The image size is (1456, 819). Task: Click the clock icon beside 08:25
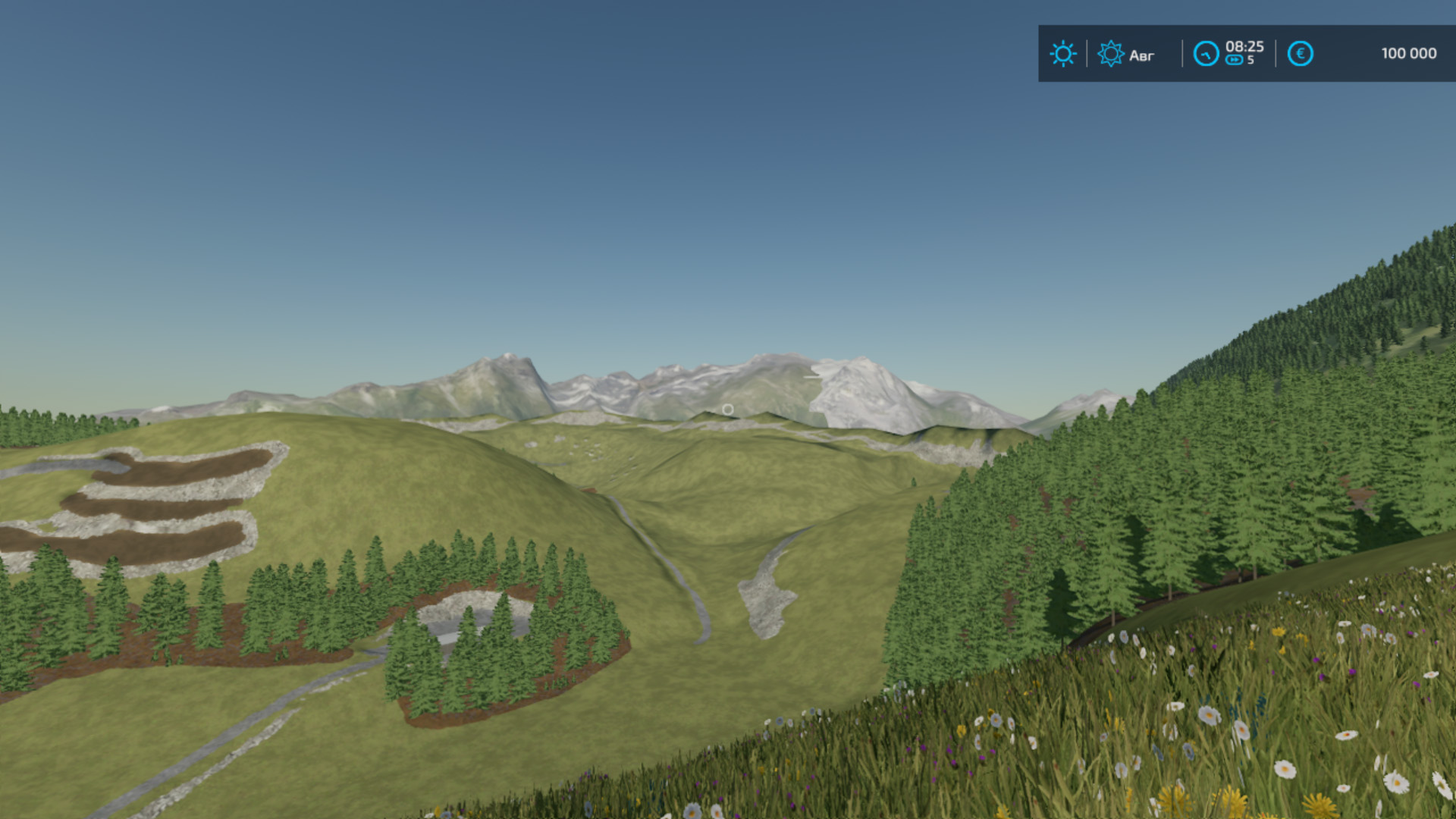pos(1206,54)
